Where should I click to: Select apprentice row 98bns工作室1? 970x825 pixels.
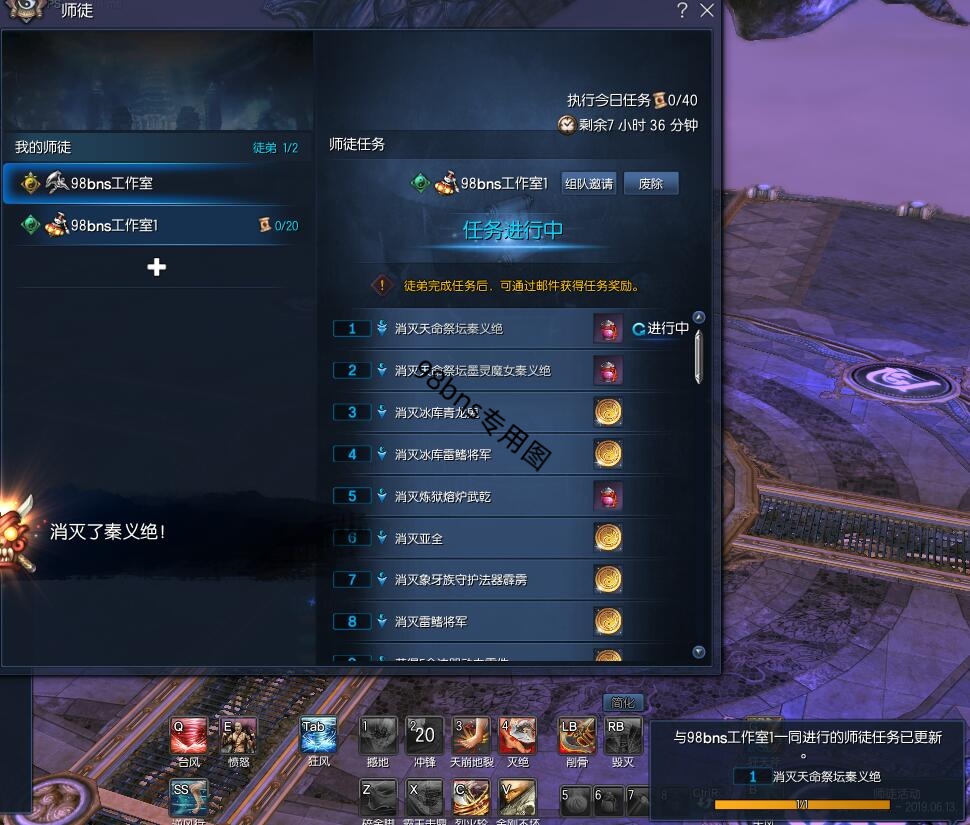157,226
